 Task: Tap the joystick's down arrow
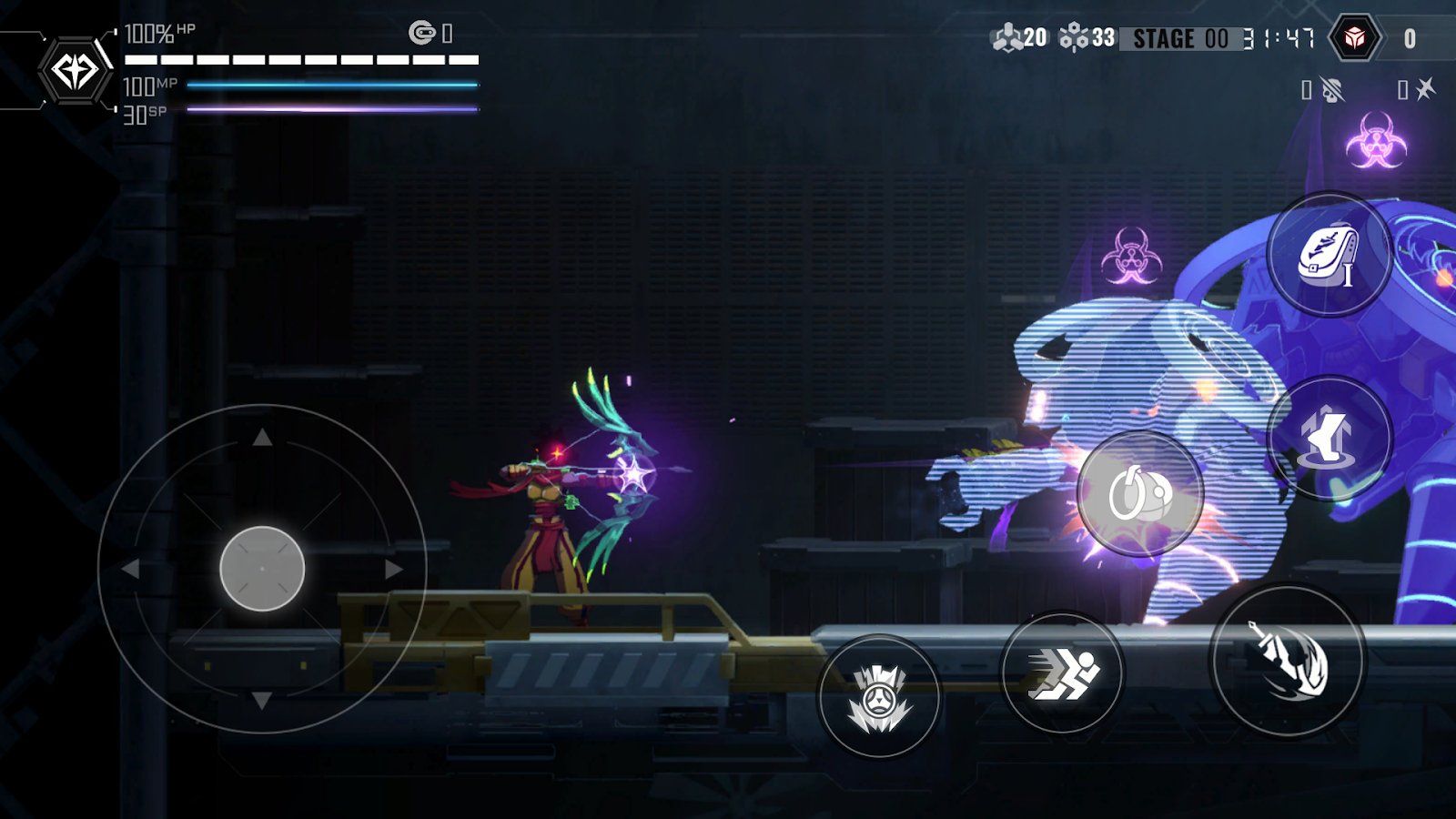click(x=262, y=700)
